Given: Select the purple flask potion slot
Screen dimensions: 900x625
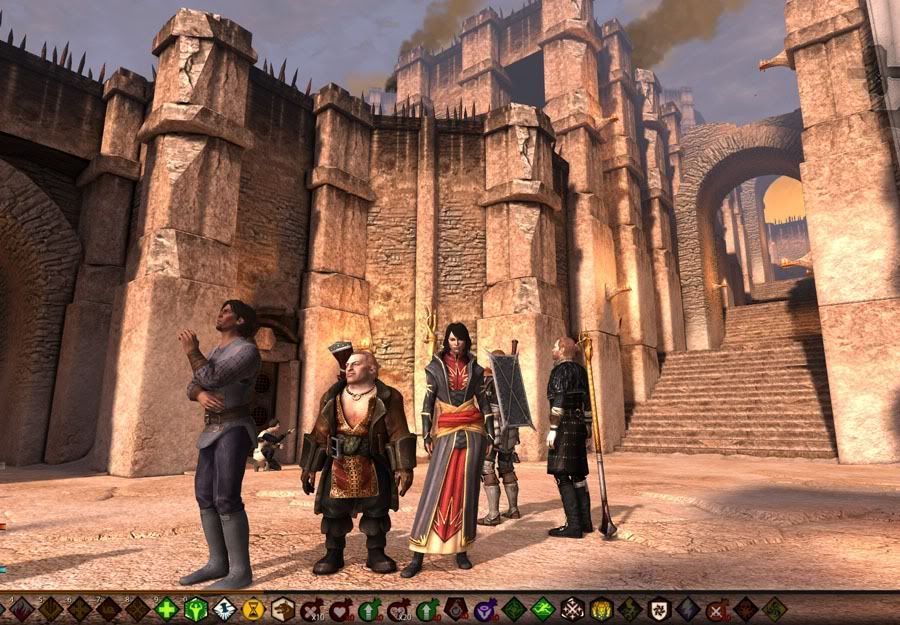Looking at the screenshot, I should [485, 609].
